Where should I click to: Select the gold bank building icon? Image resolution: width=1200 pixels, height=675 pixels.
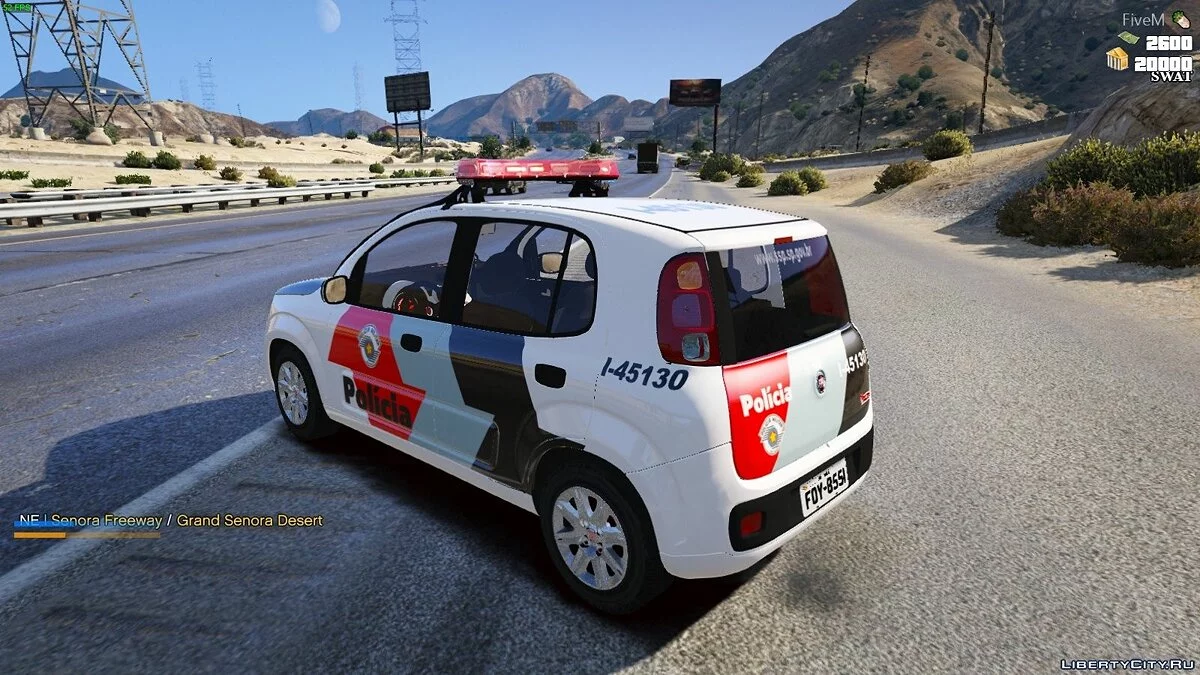tap(1117, 59)
